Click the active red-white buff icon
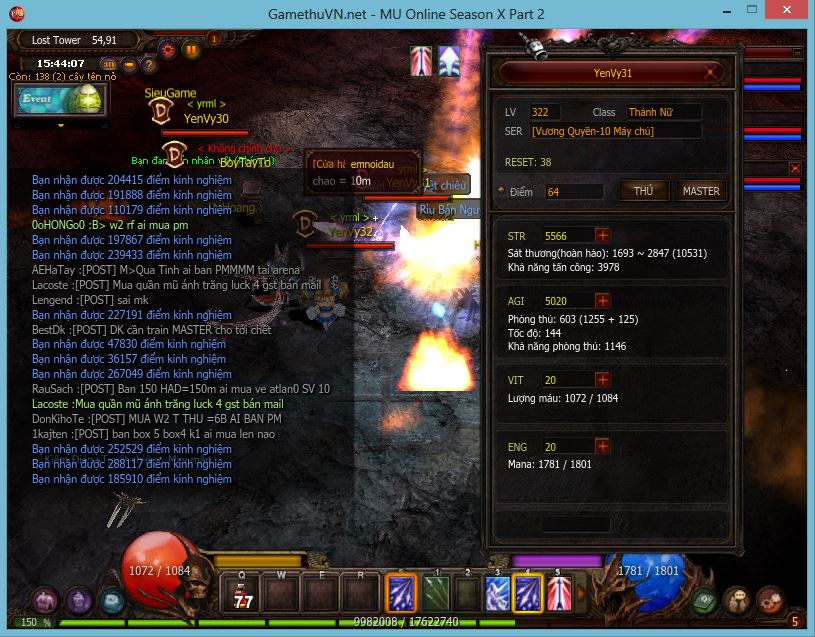This screenshot has width=815, height=637. (x=421, y=61)
